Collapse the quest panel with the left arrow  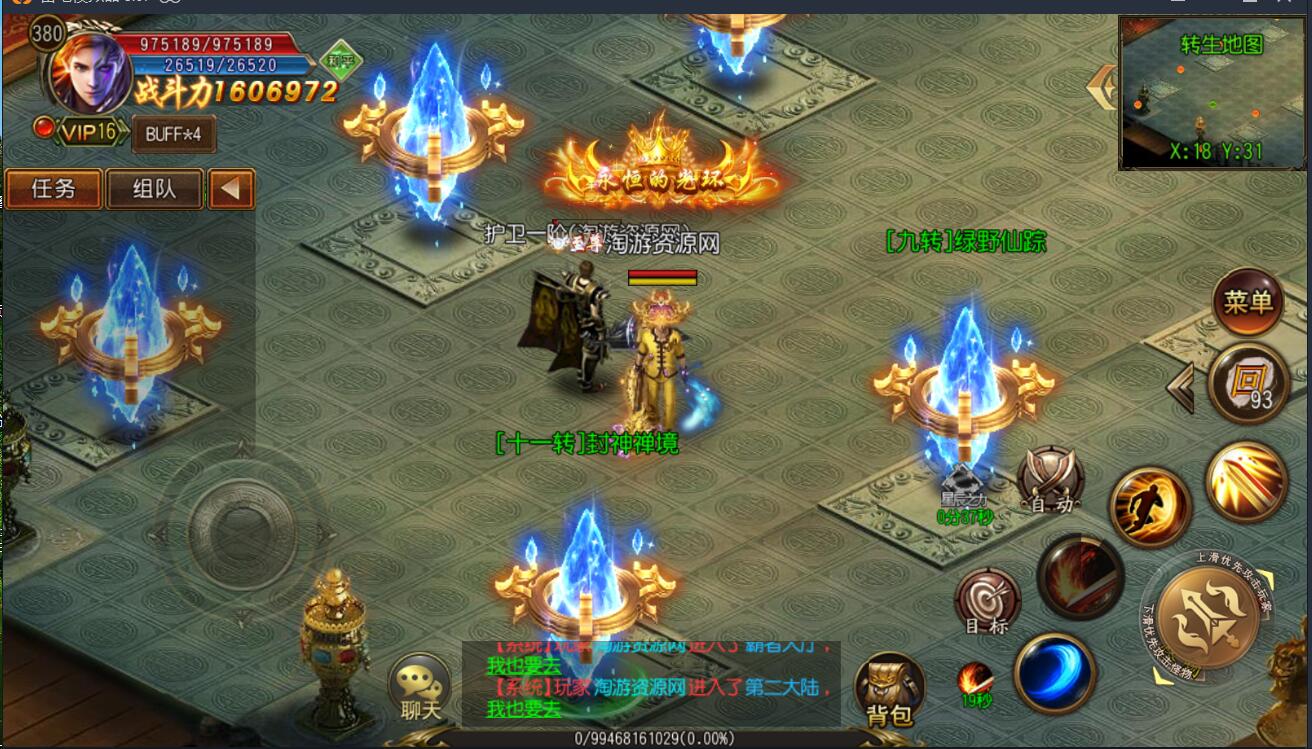[x=232, y=189]
